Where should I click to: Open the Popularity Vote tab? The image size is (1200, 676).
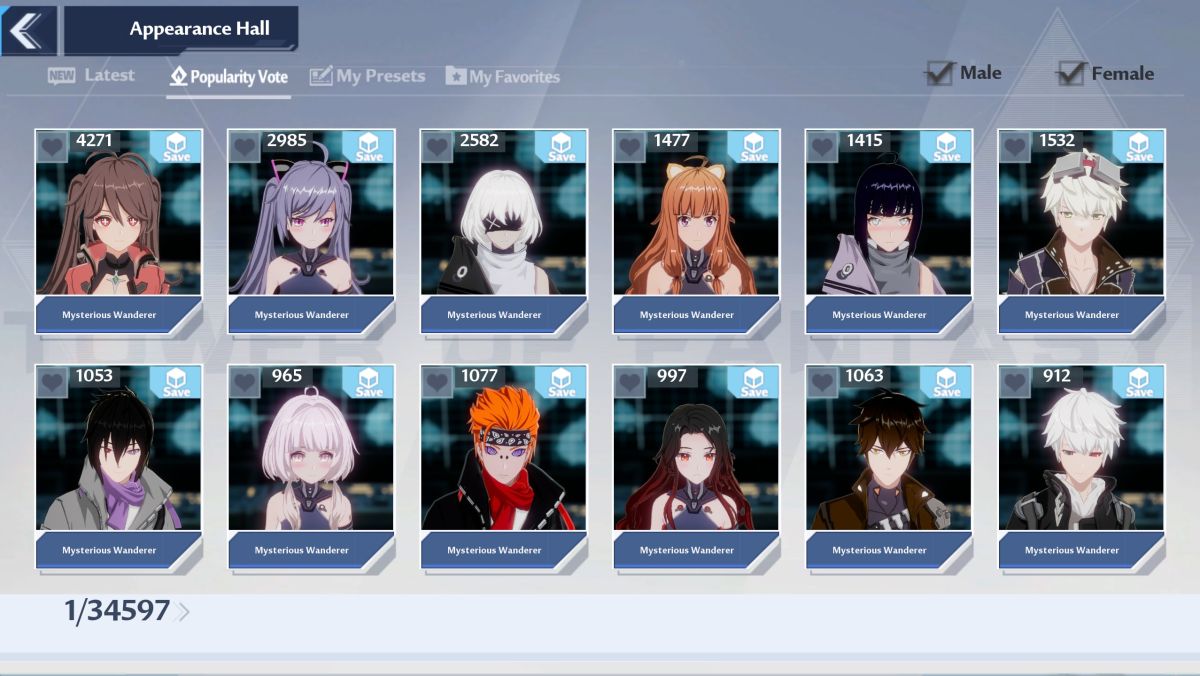[x=229, y=77]
